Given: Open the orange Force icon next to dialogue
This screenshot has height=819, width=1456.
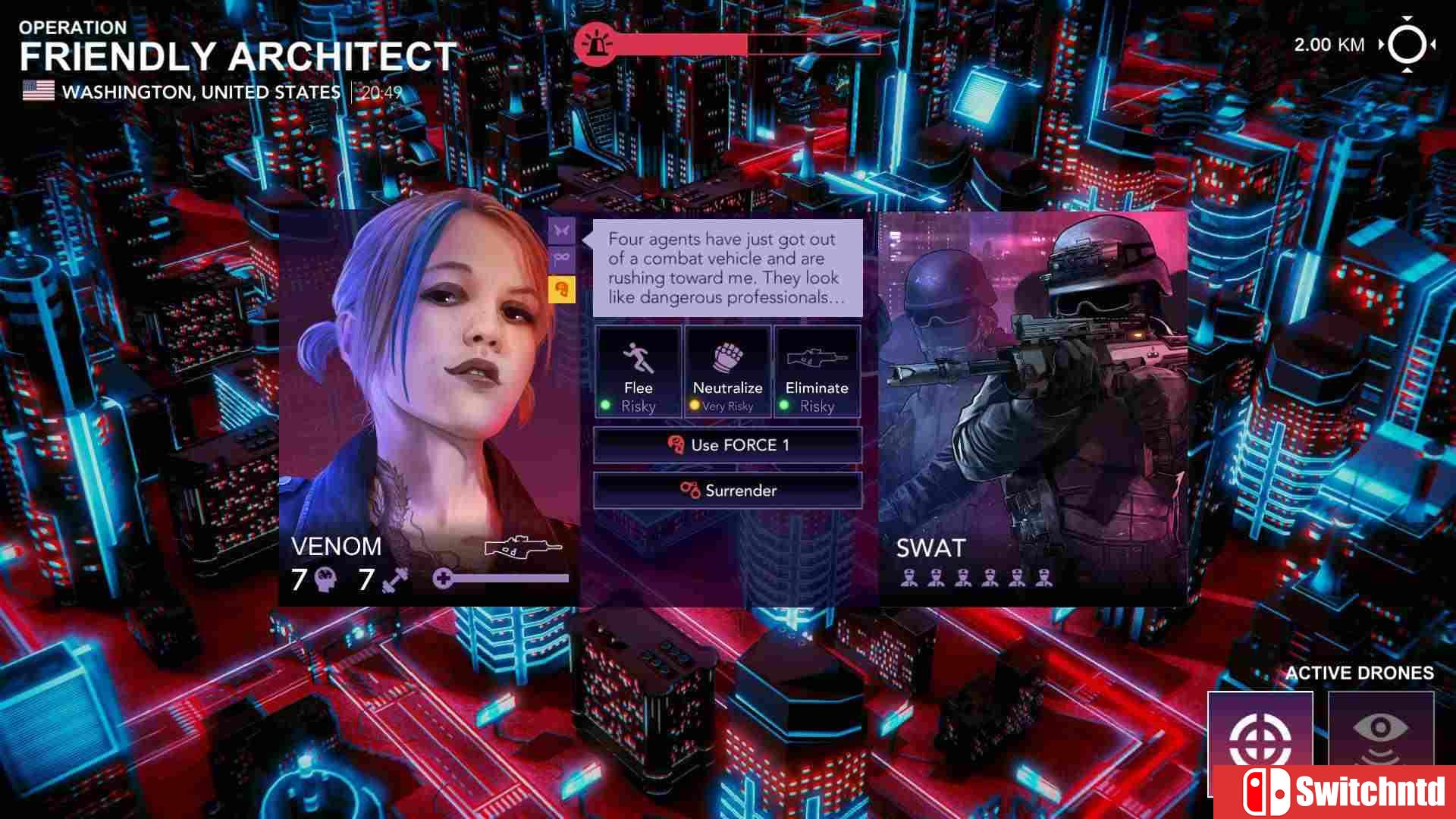Looking at the screenshot, I should (562, 290).
